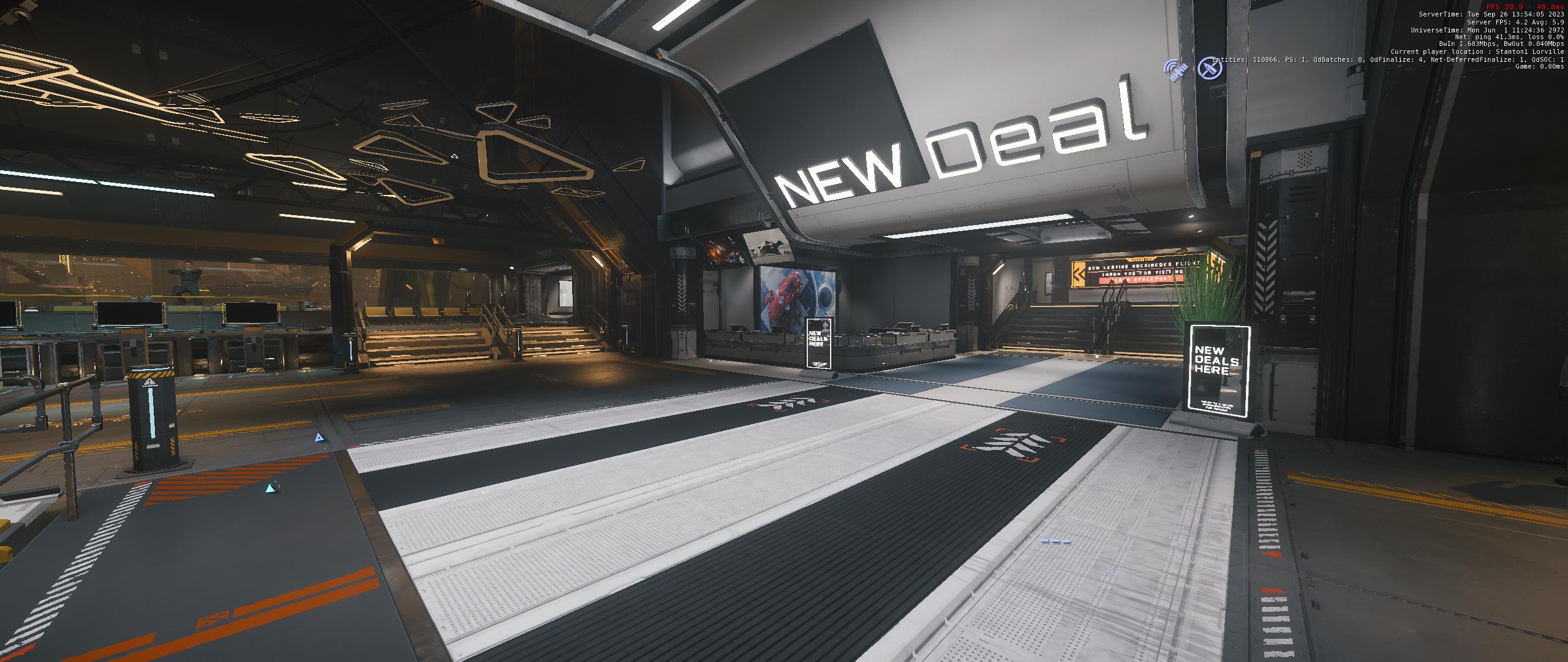The width and height of the screenshot is (1568, 662).
Task: Select the solid cyan triangle marker
Action: point(270,489)
